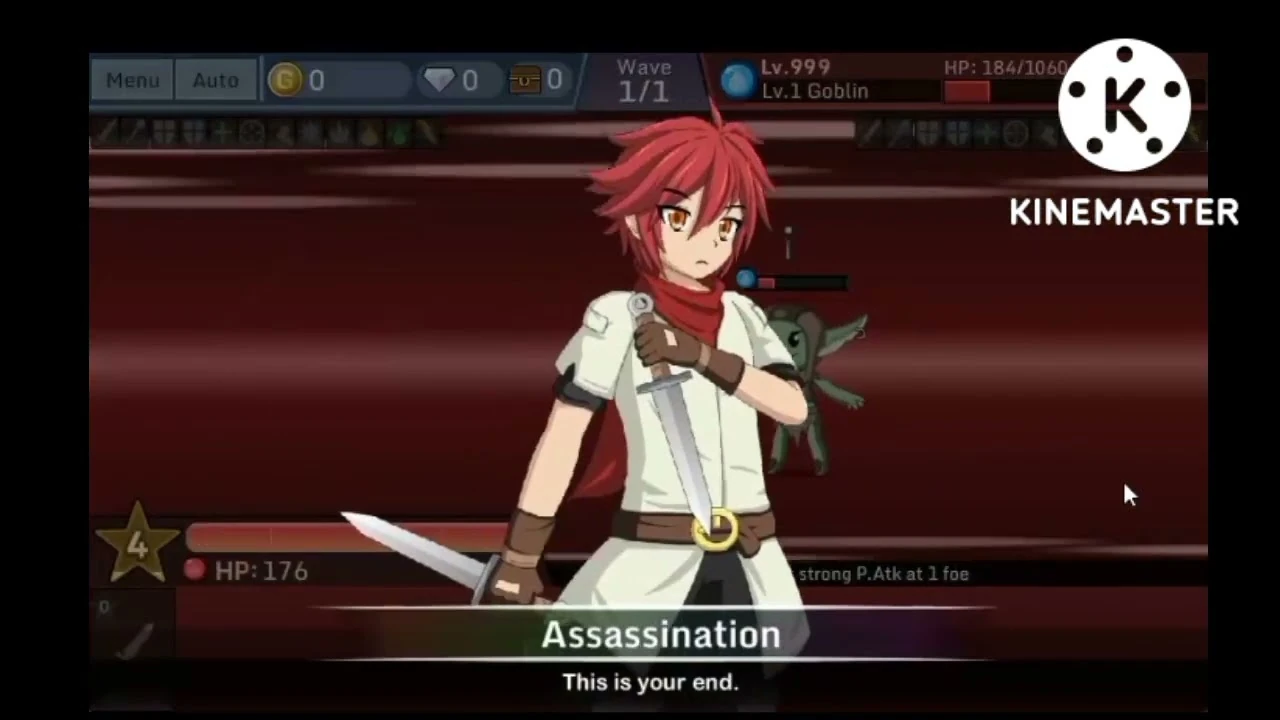Viewport: 1280px width, 720px height.
Task: Tap the green potion skill icon
Action: (x=400, y=134)
